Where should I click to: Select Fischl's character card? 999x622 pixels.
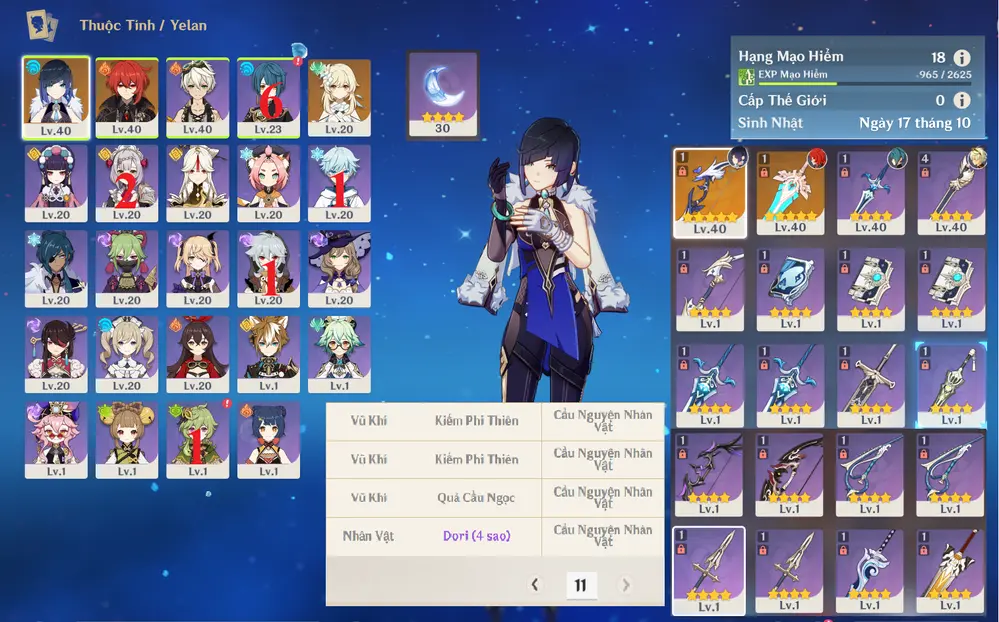(197, 268)
